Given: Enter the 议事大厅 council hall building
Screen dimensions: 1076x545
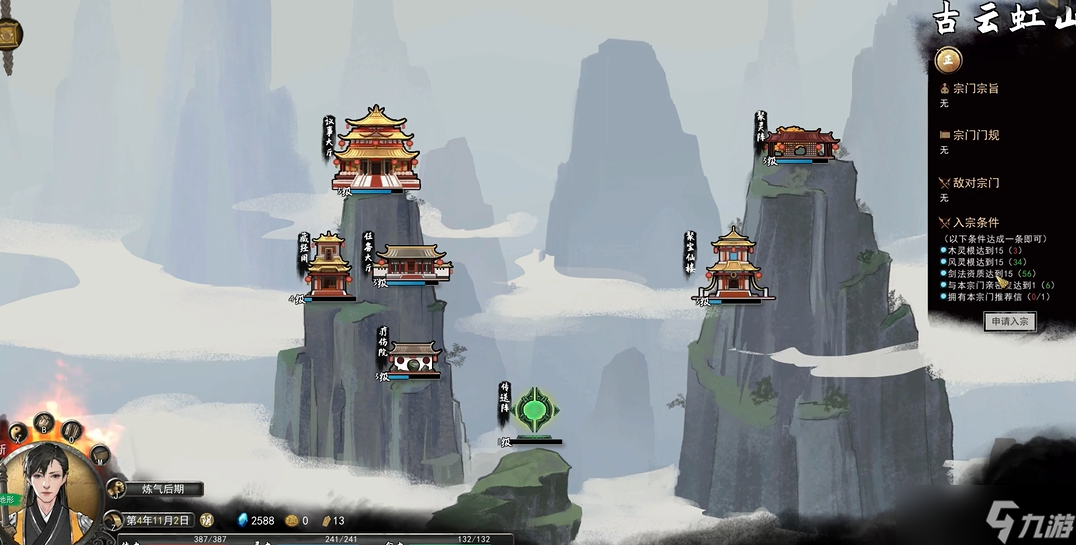Looking at the screenshot, I should 374,152.
